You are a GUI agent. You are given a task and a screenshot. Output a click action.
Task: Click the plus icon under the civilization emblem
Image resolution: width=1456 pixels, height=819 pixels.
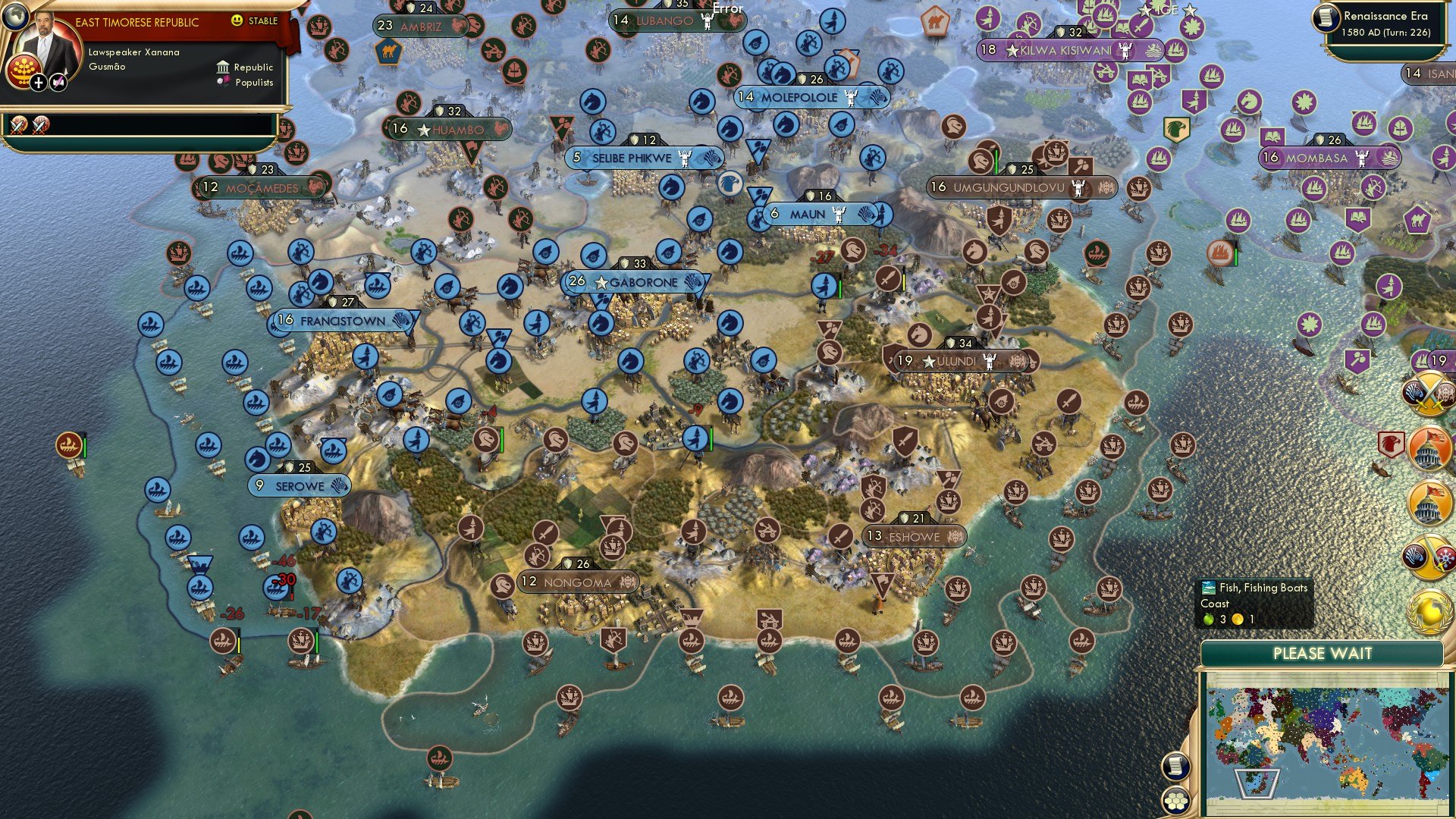pyautogui.click(x=39, y=83)
